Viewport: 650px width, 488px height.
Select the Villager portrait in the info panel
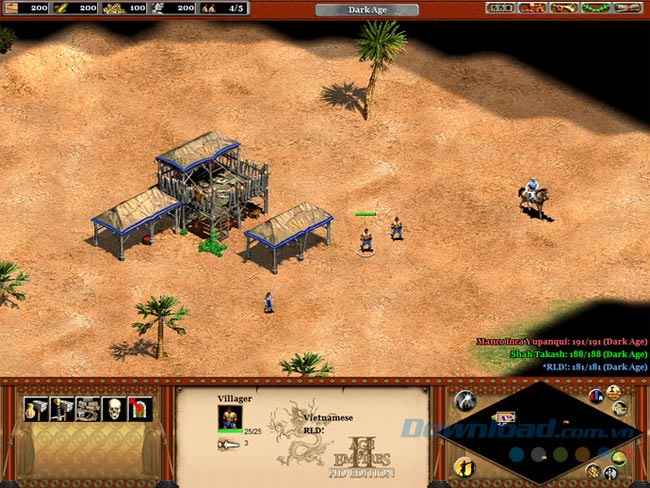click(x=230, y=416)
